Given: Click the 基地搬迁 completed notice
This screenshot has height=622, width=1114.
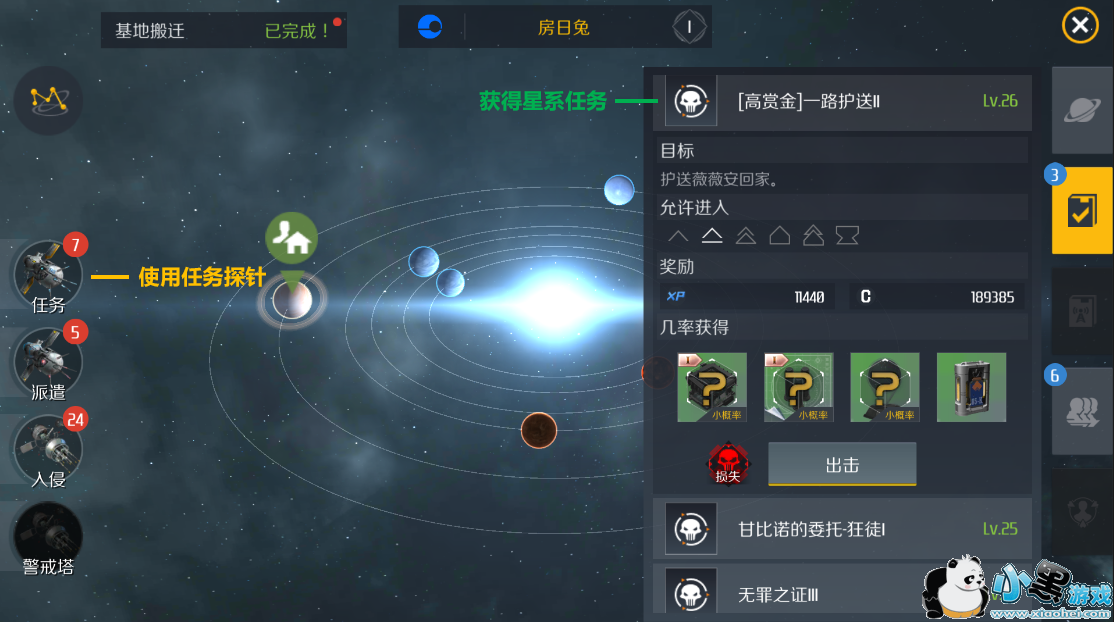Looking at the screenshot, I should click(x=223, y=31).
